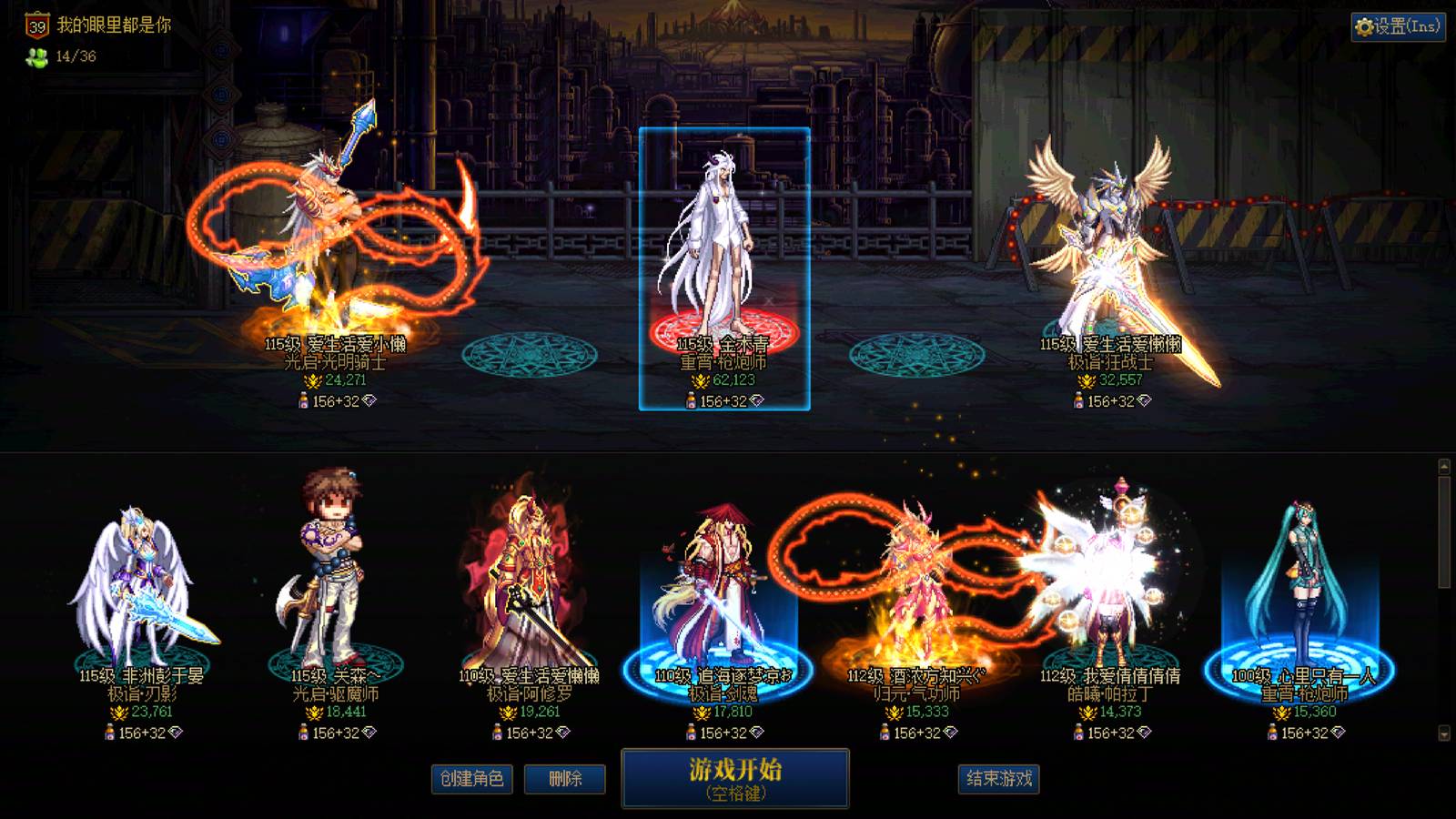Click the 删除 button
The width and height of the screenshot is (1456, 819).
[x=563, y=780]
